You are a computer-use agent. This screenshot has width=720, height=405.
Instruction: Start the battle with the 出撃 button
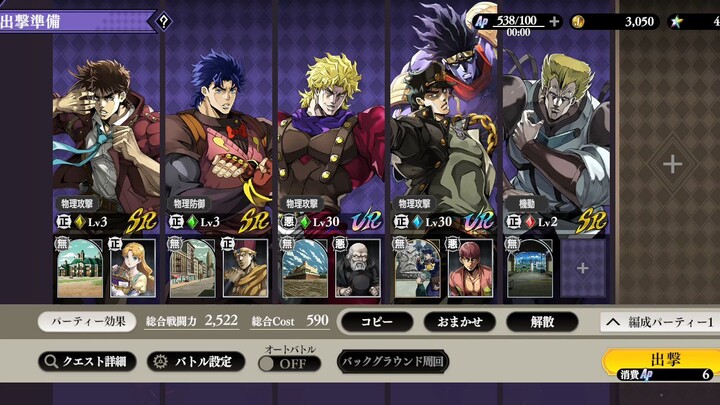pos(658,365)
